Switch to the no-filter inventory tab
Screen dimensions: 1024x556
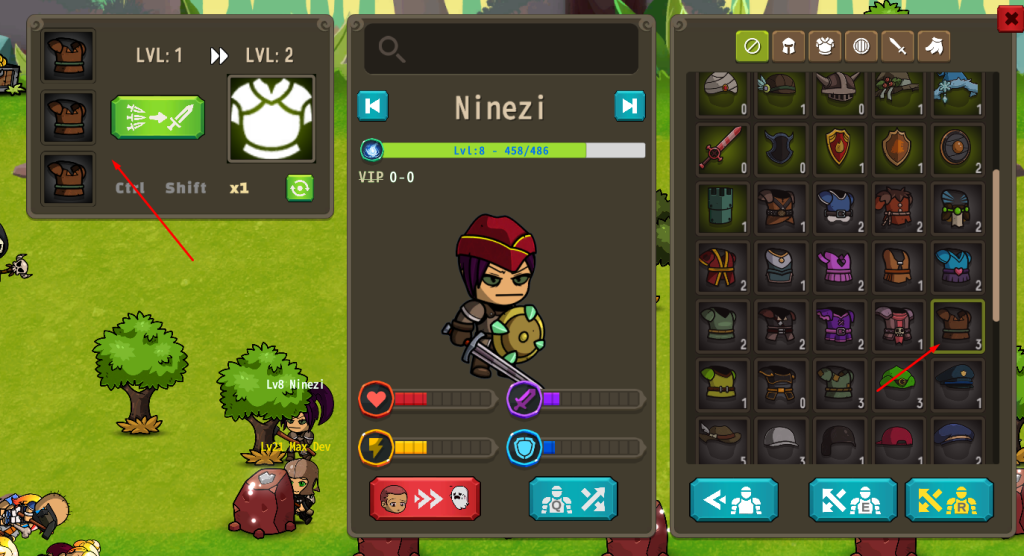tap(752, 46)
